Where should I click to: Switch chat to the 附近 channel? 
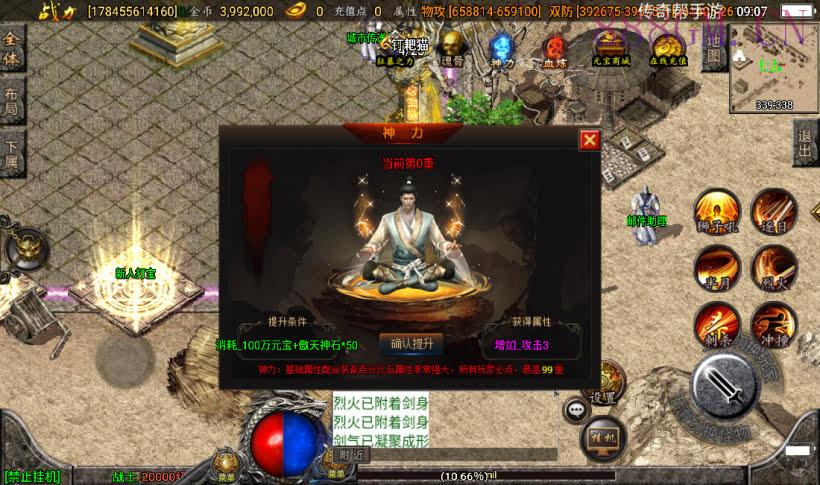pyautogui.click(x=351, y=455)
